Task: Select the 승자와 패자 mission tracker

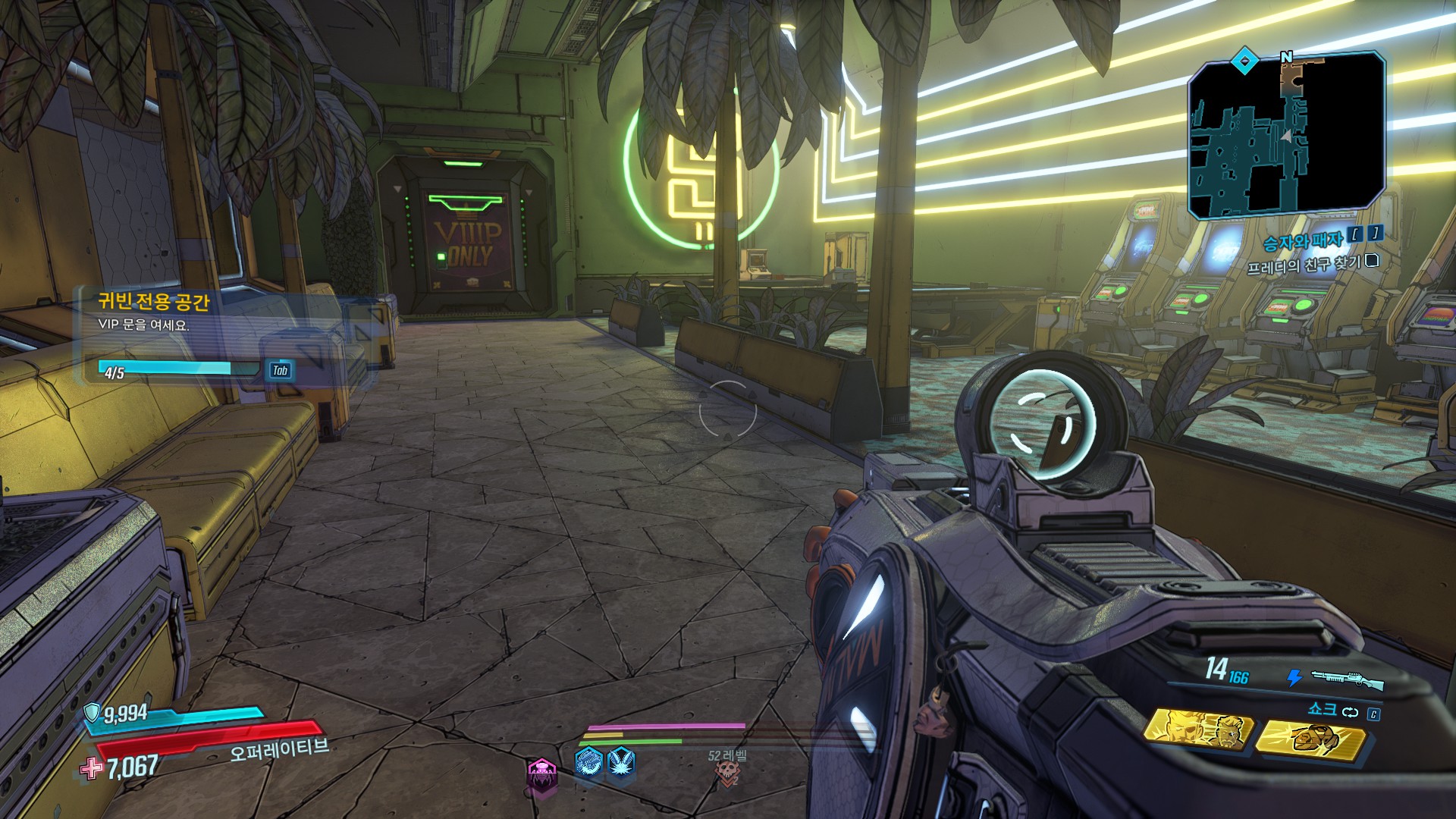Action: point(1302,241)
